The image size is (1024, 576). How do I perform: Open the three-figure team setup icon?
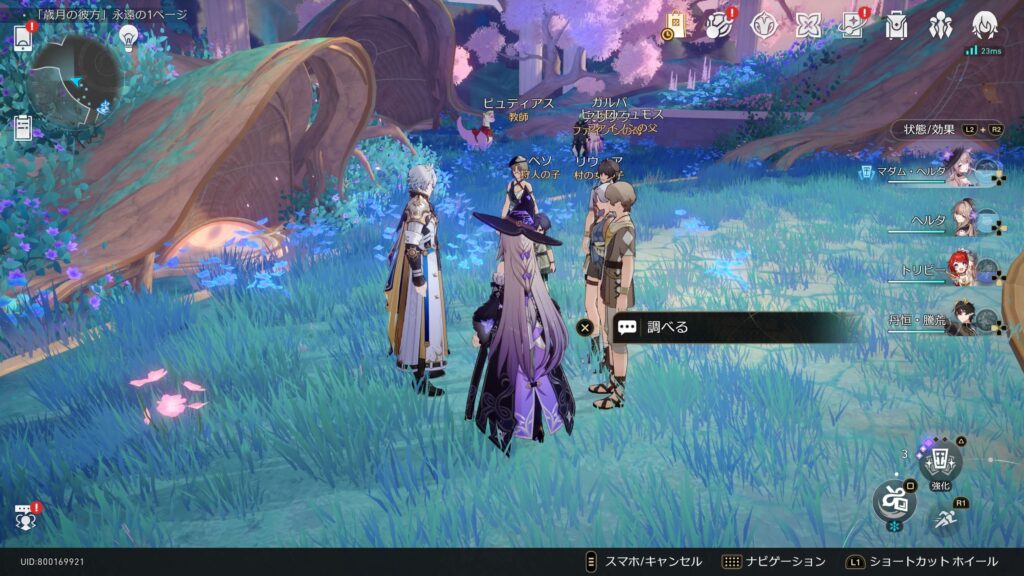tap(940, 26)
